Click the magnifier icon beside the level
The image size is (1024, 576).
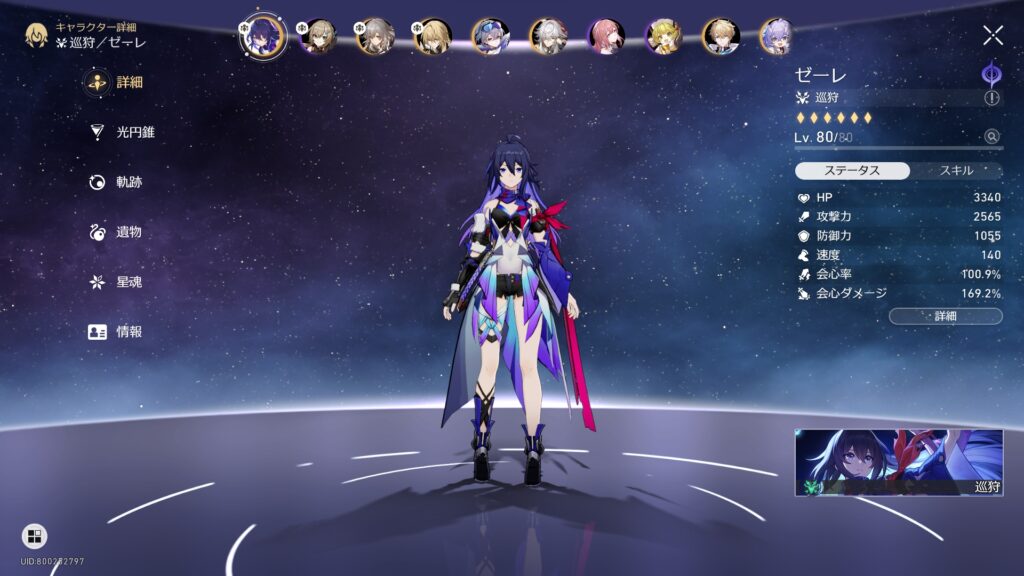coord(991,137)
